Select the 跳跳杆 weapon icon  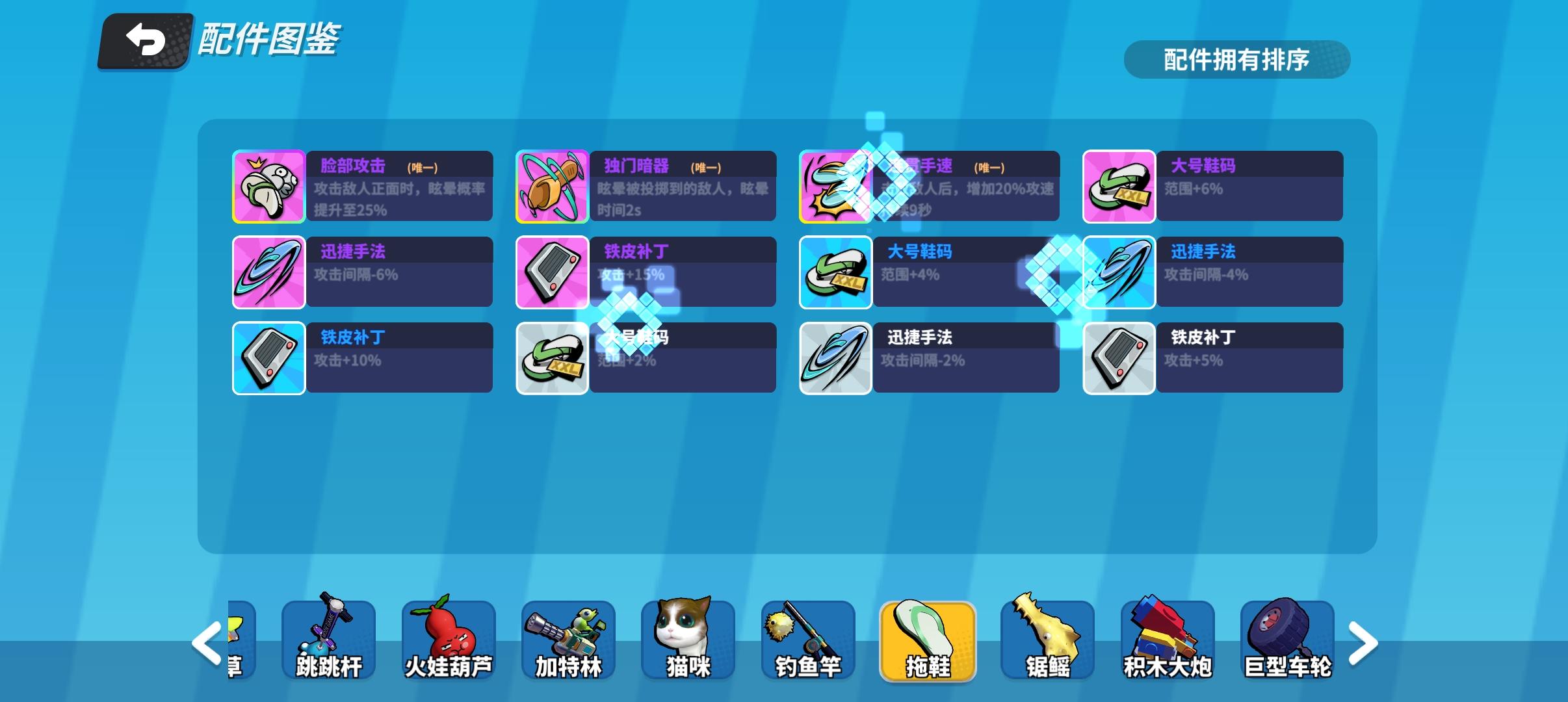click(327, 640)
